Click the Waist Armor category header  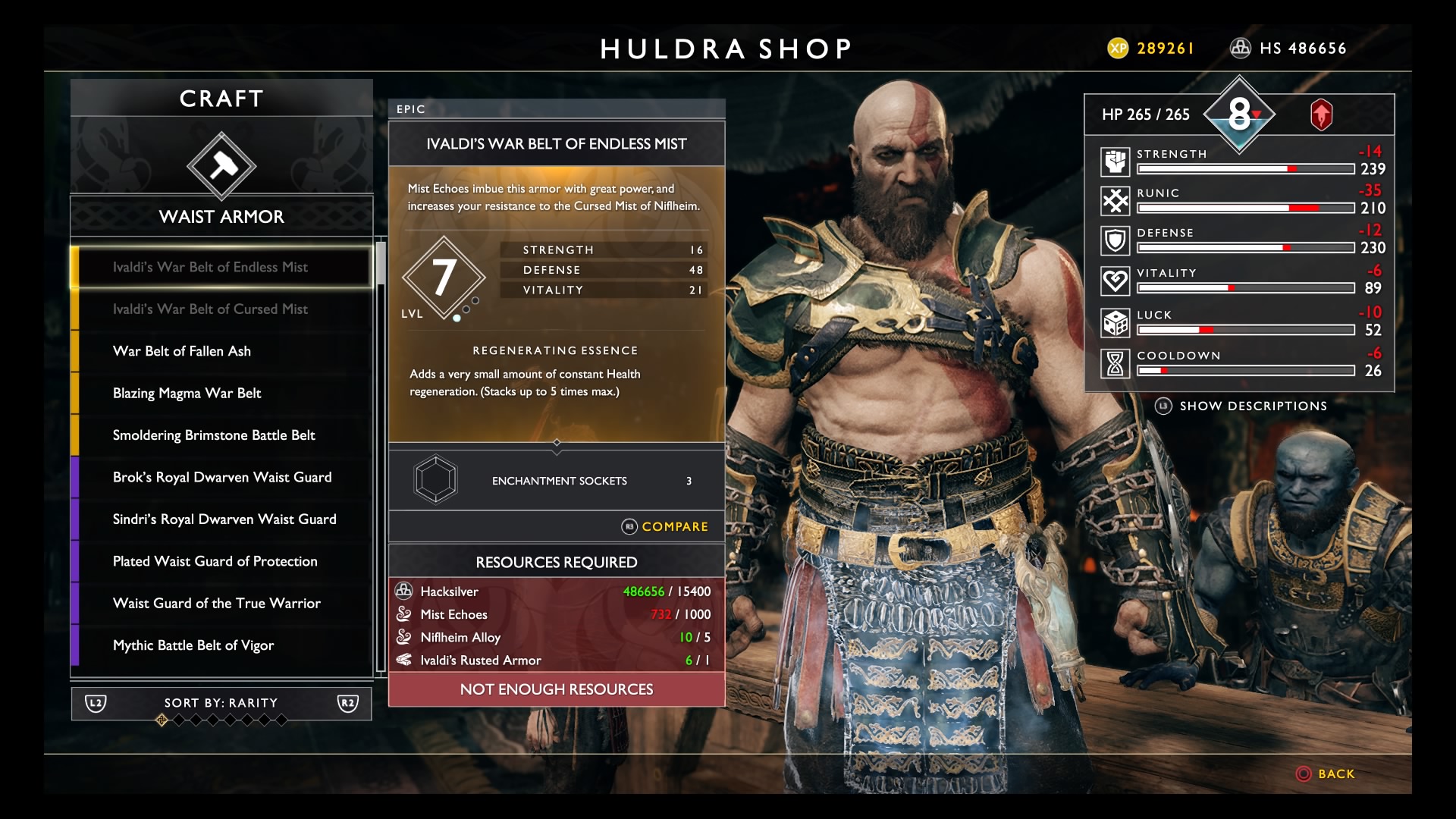pyautogui.click(x=221, y=217)
